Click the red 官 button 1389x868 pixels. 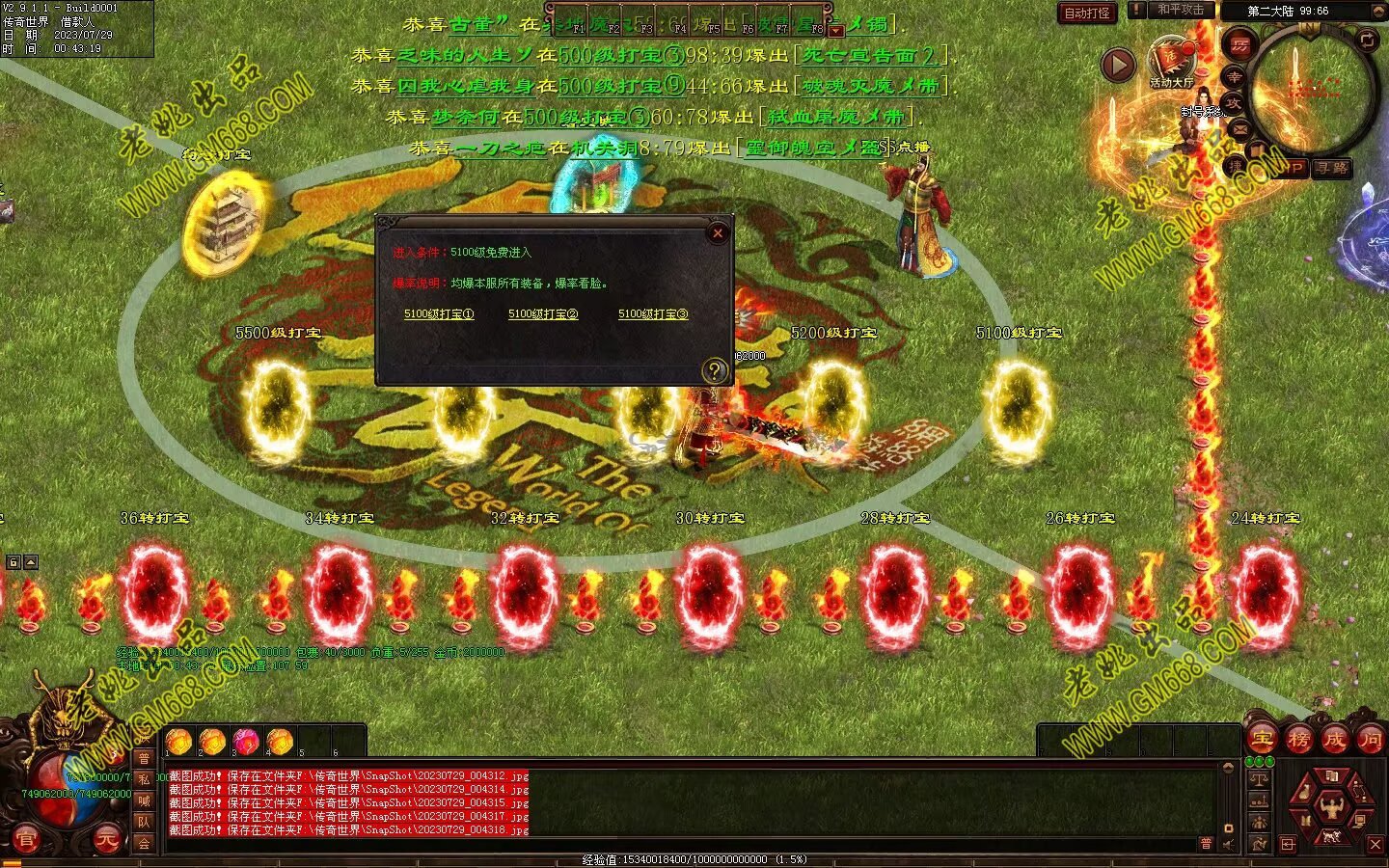click(x=26, y=841)
